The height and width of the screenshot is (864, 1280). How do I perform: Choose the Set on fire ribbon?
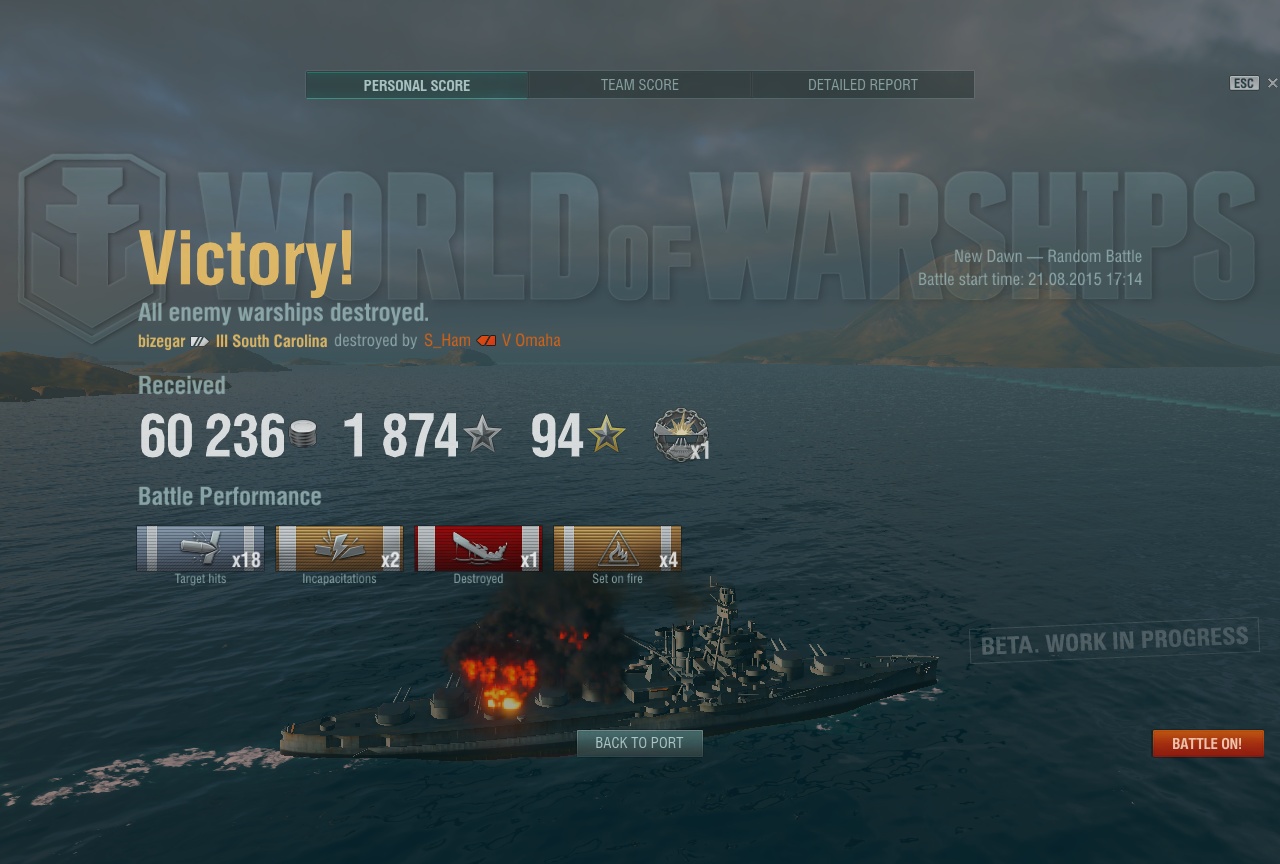click(617, 548)
